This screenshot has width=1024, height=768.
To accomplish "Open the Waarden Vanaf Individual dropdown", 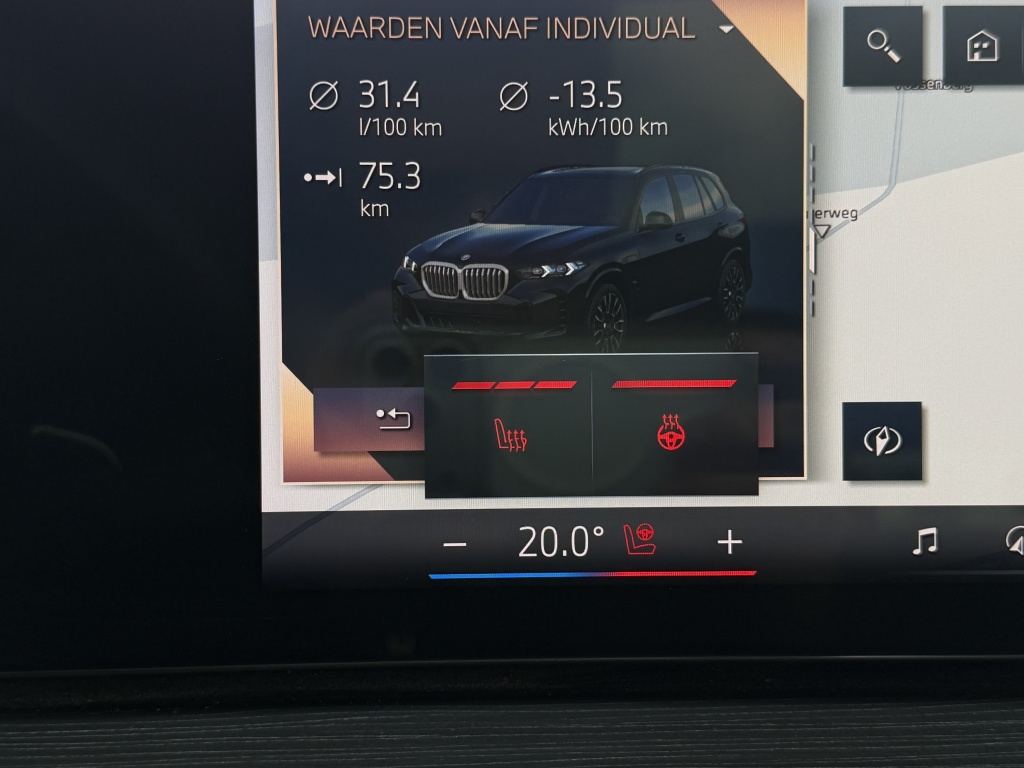I will pyautogui.click(x=726, y=29).
